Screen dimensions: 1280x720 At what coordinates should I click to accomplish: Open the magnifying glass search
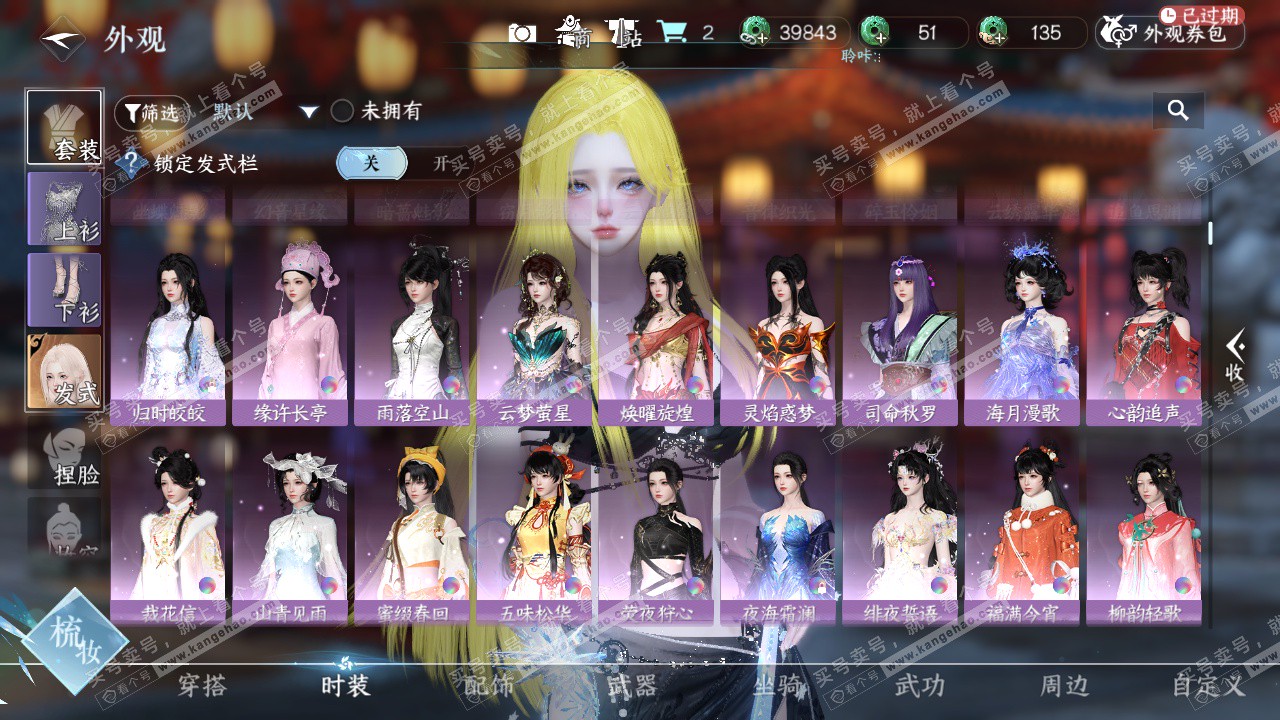(1178, 110)
